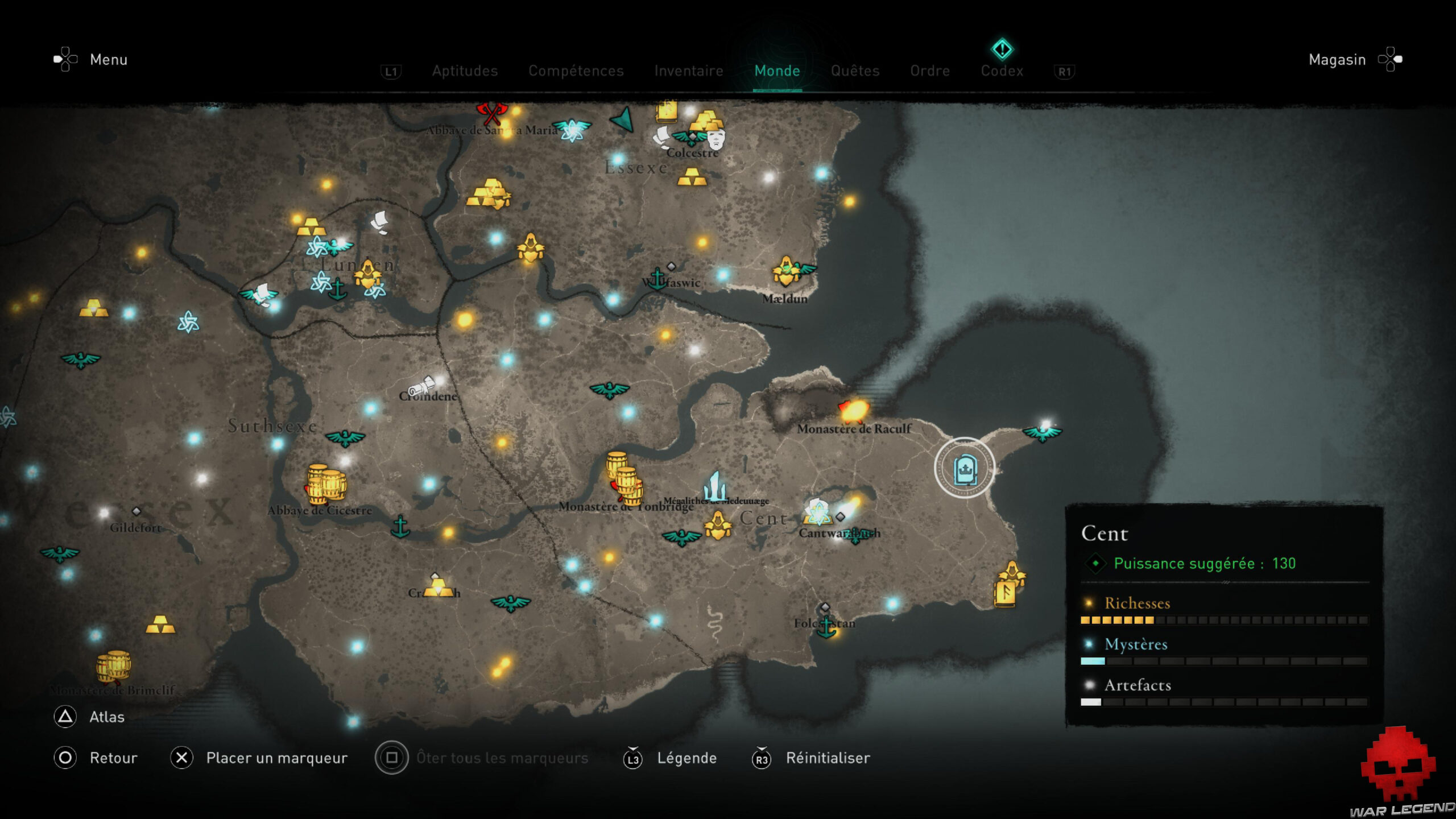Click the highlighted circled tombstone marker in Cent
This screenshot has height=819, width=1456.
pyautogui.click(x=965, y=468)
